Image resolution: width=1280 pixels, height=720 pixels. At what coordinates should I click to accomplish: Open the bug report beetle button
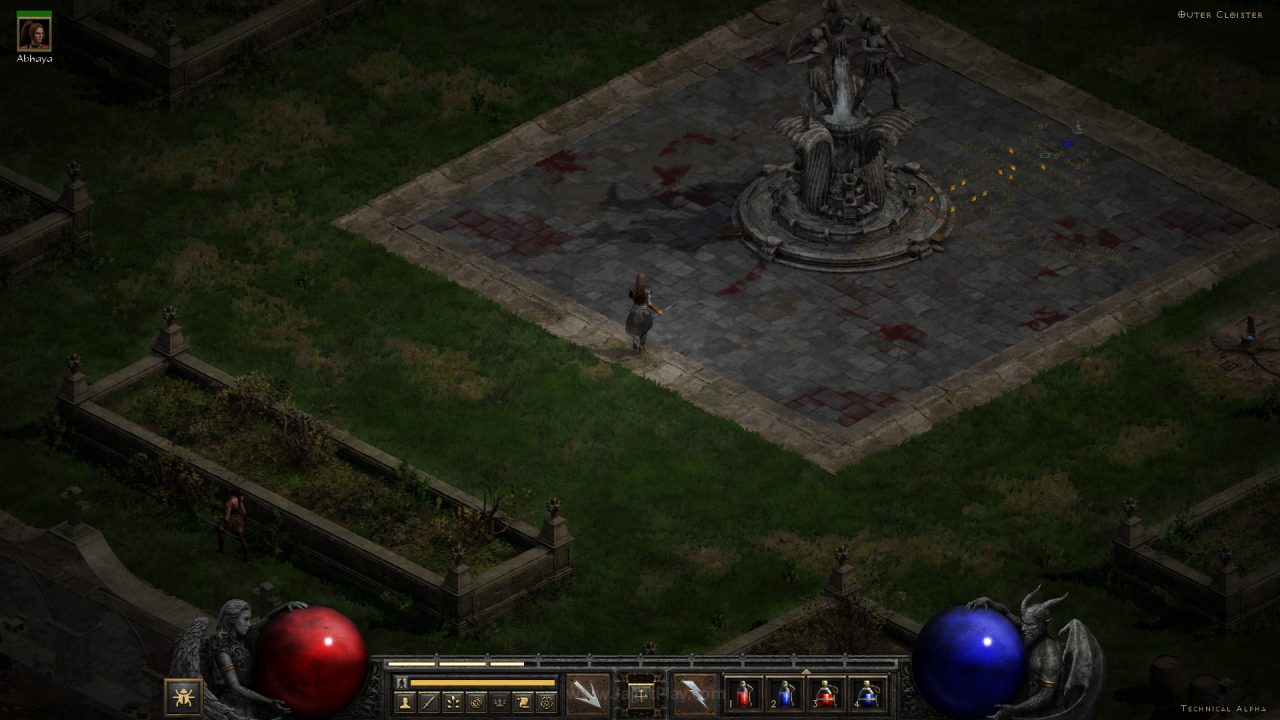[183, 696]
